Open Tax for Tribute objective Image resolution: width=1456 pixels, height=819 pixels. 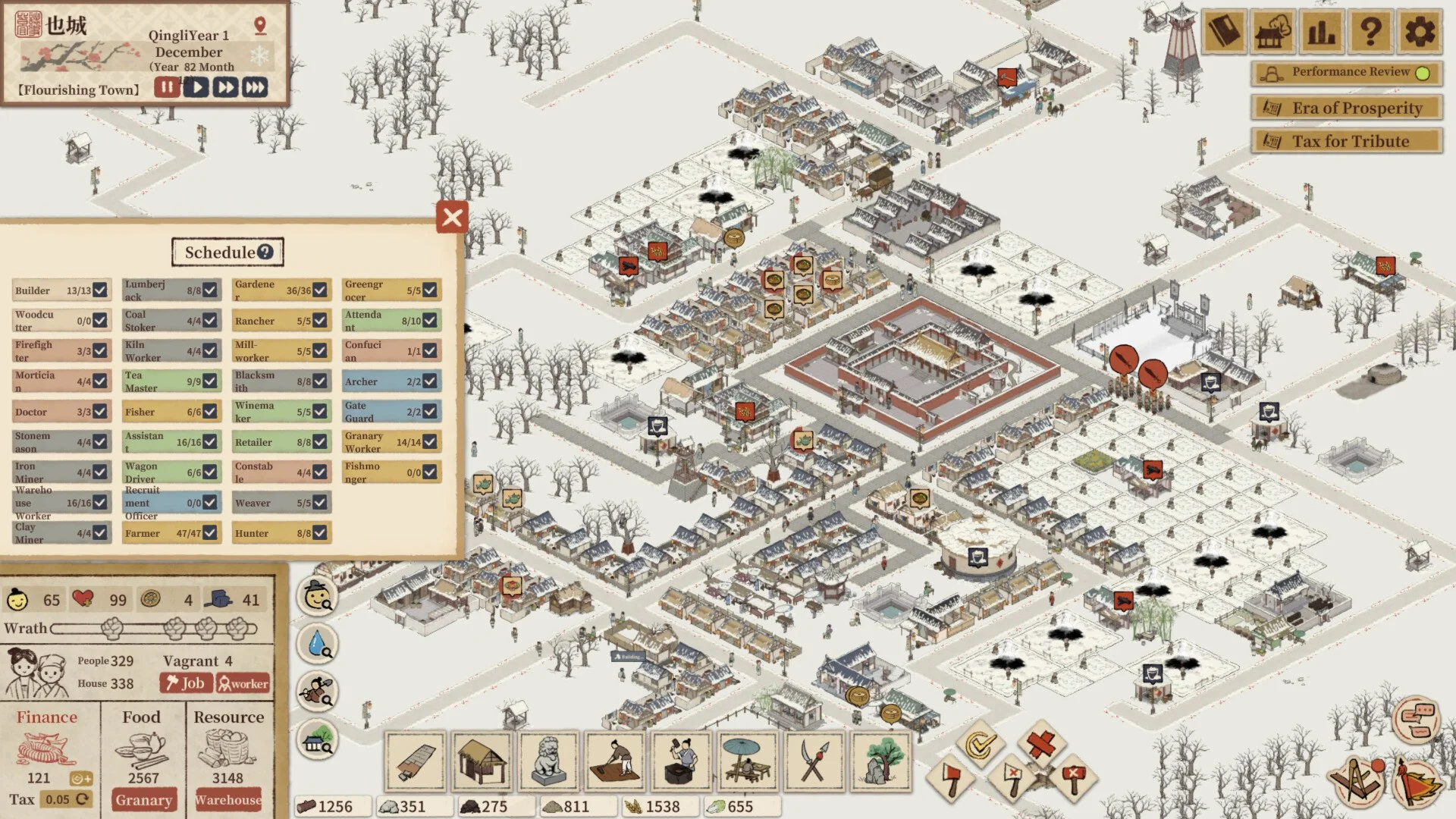coord(1346,141)
